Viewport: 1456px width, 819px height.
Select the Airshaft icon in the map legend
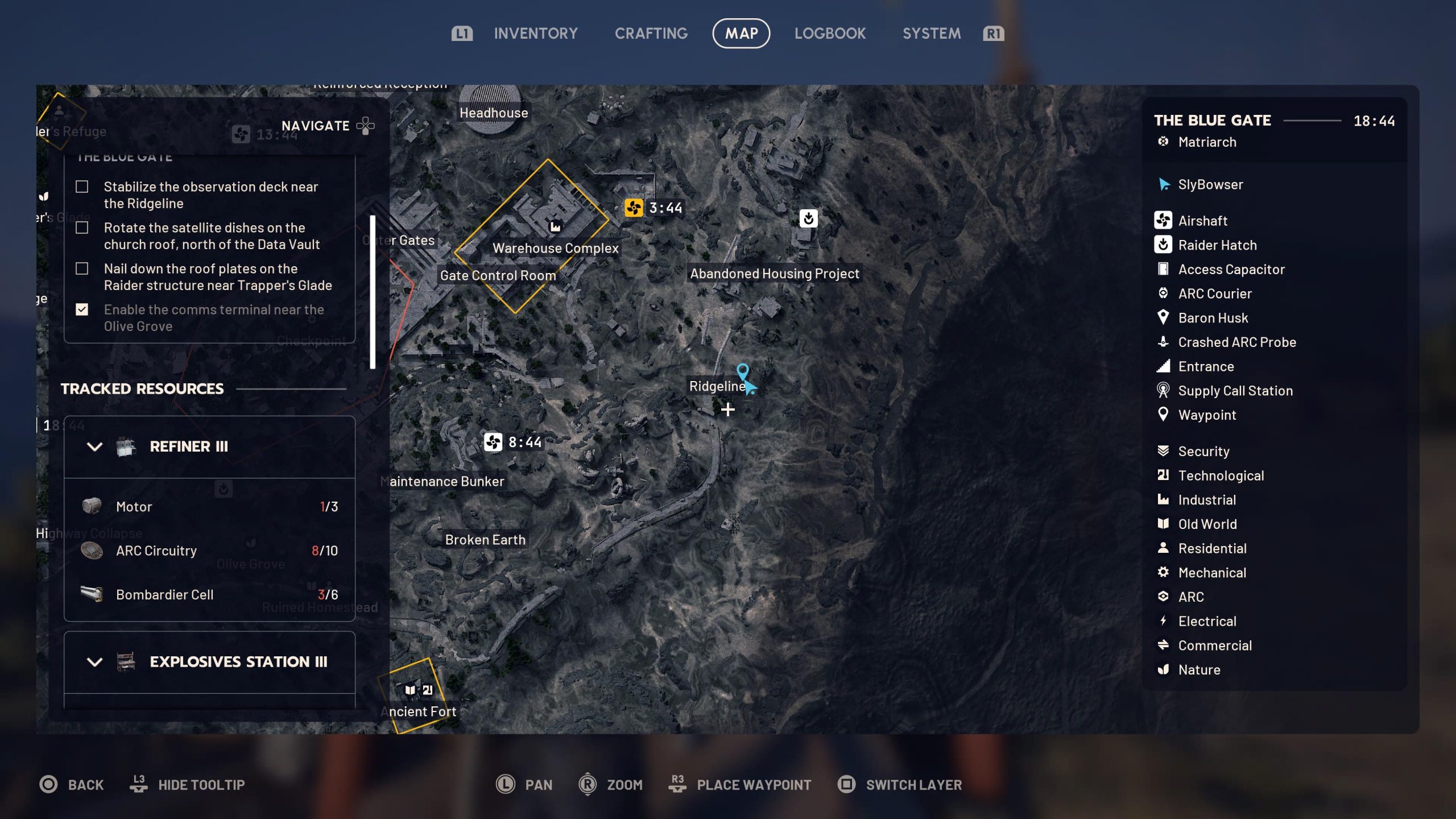click(x=1164, y=221)
